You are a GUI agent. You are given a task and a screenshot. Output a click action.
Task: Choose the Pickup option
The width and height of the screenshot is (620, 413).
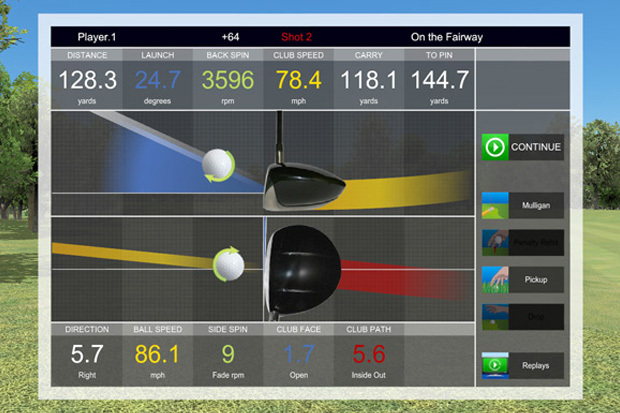coord(522,278)
